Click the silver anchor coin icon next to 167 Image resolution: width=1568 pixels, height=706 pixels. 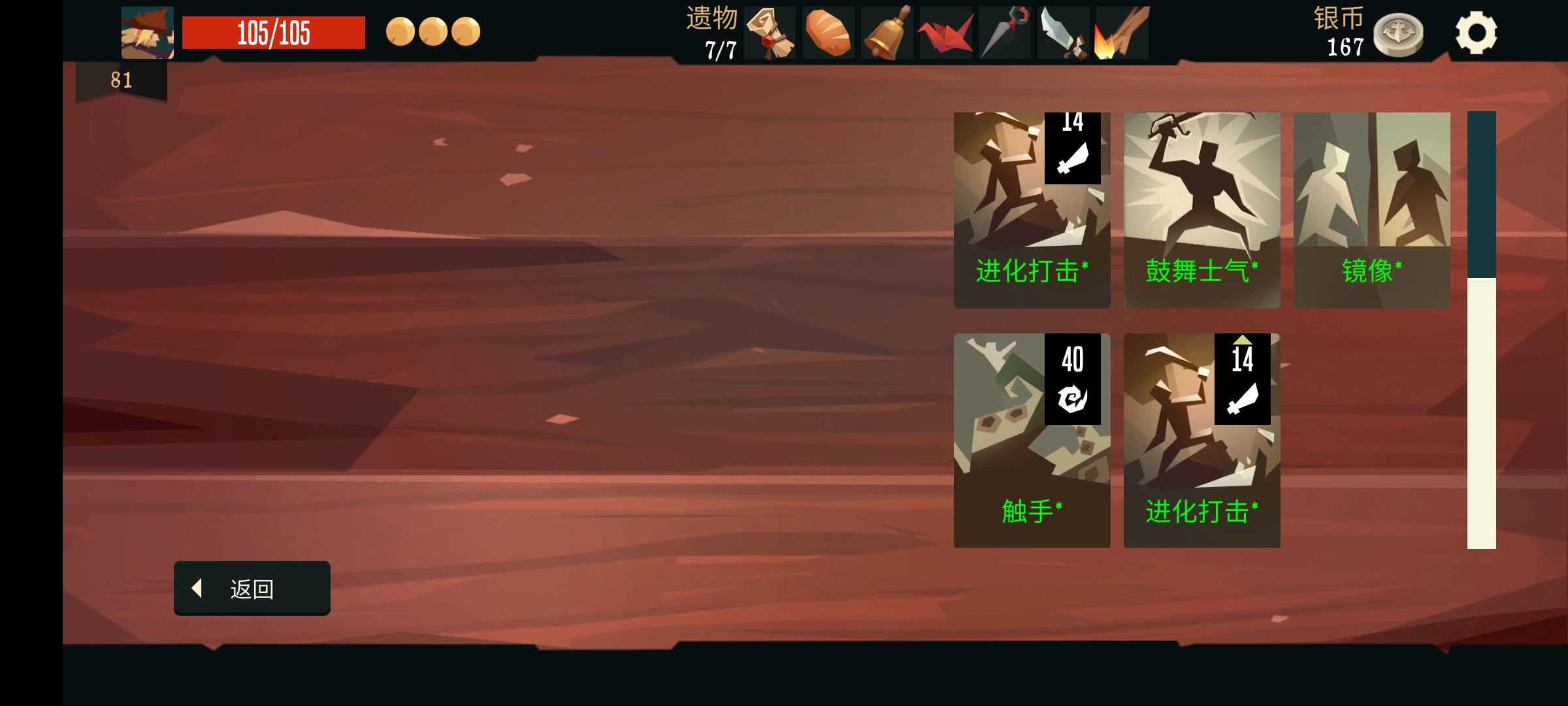1400,35
